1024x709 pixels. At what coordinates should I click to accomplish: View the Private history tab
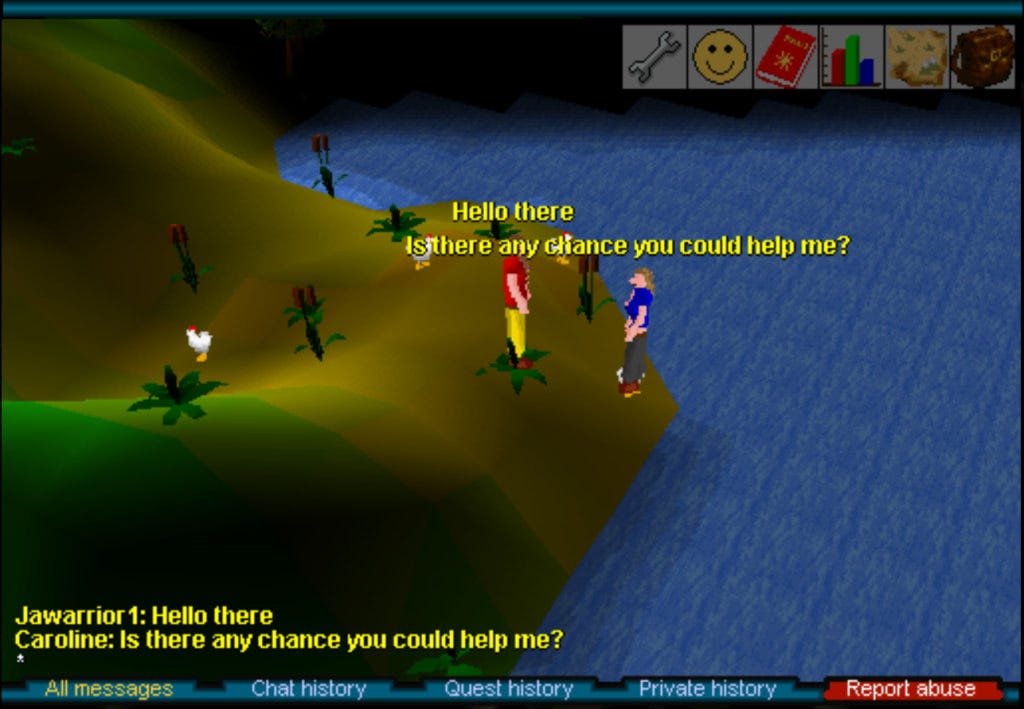click(707, 689)
